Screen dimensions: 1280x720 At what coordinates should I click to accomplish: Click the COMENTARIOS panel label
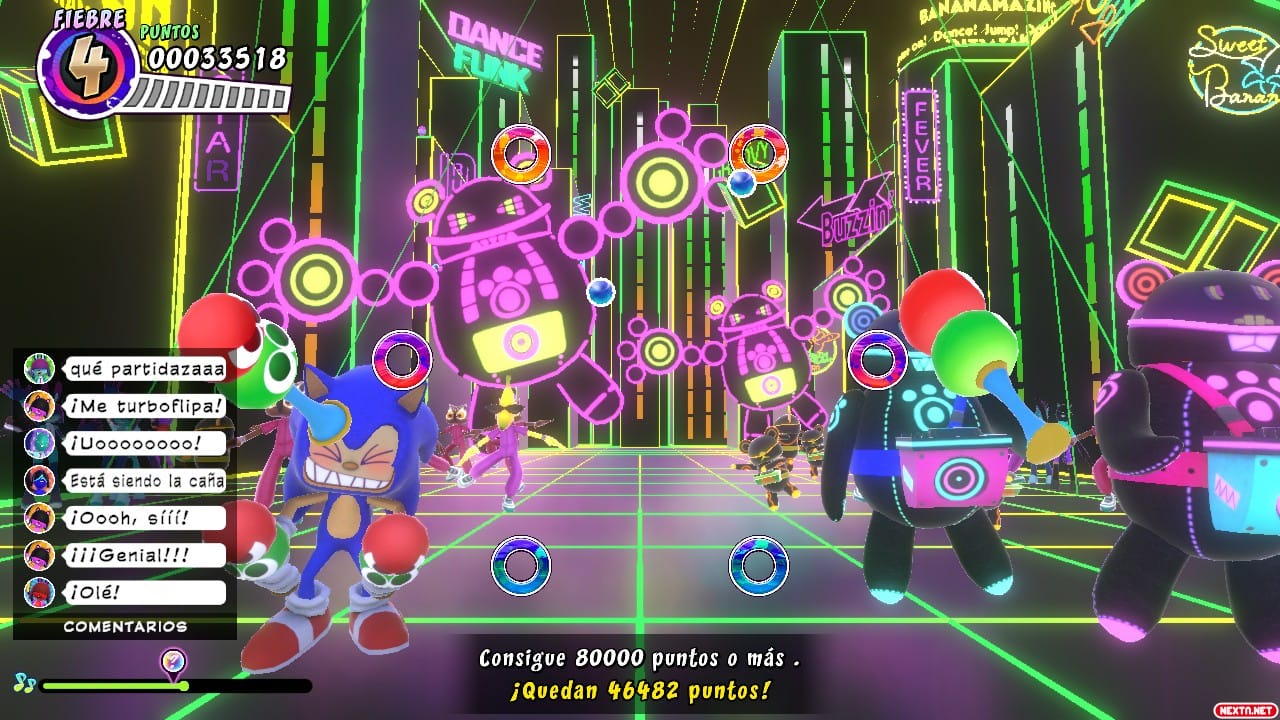pyautogui.click(x=125, y=627)
